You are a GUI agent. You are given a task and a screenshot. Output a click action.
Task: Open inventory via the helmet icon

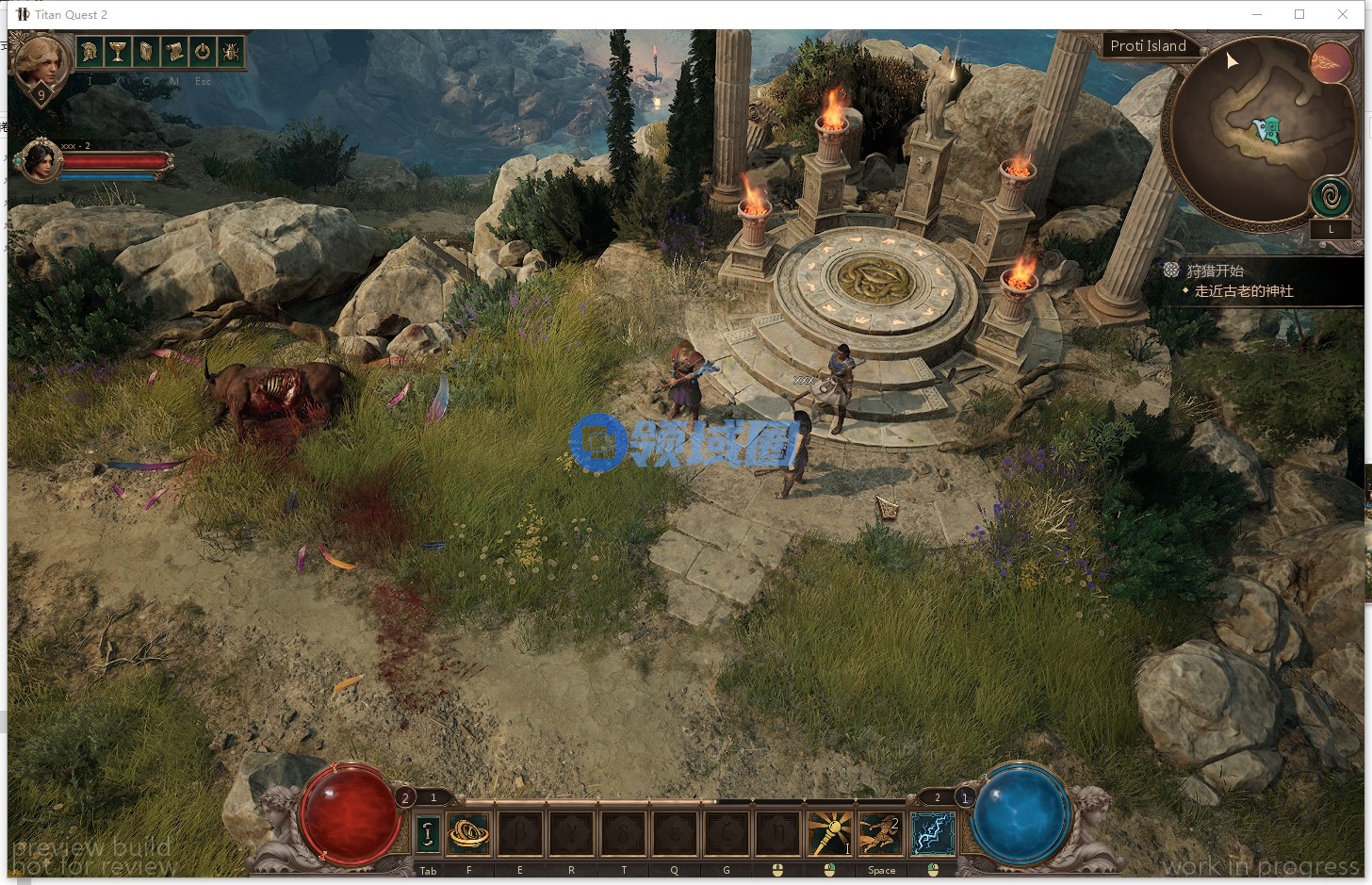pos(90,52)
